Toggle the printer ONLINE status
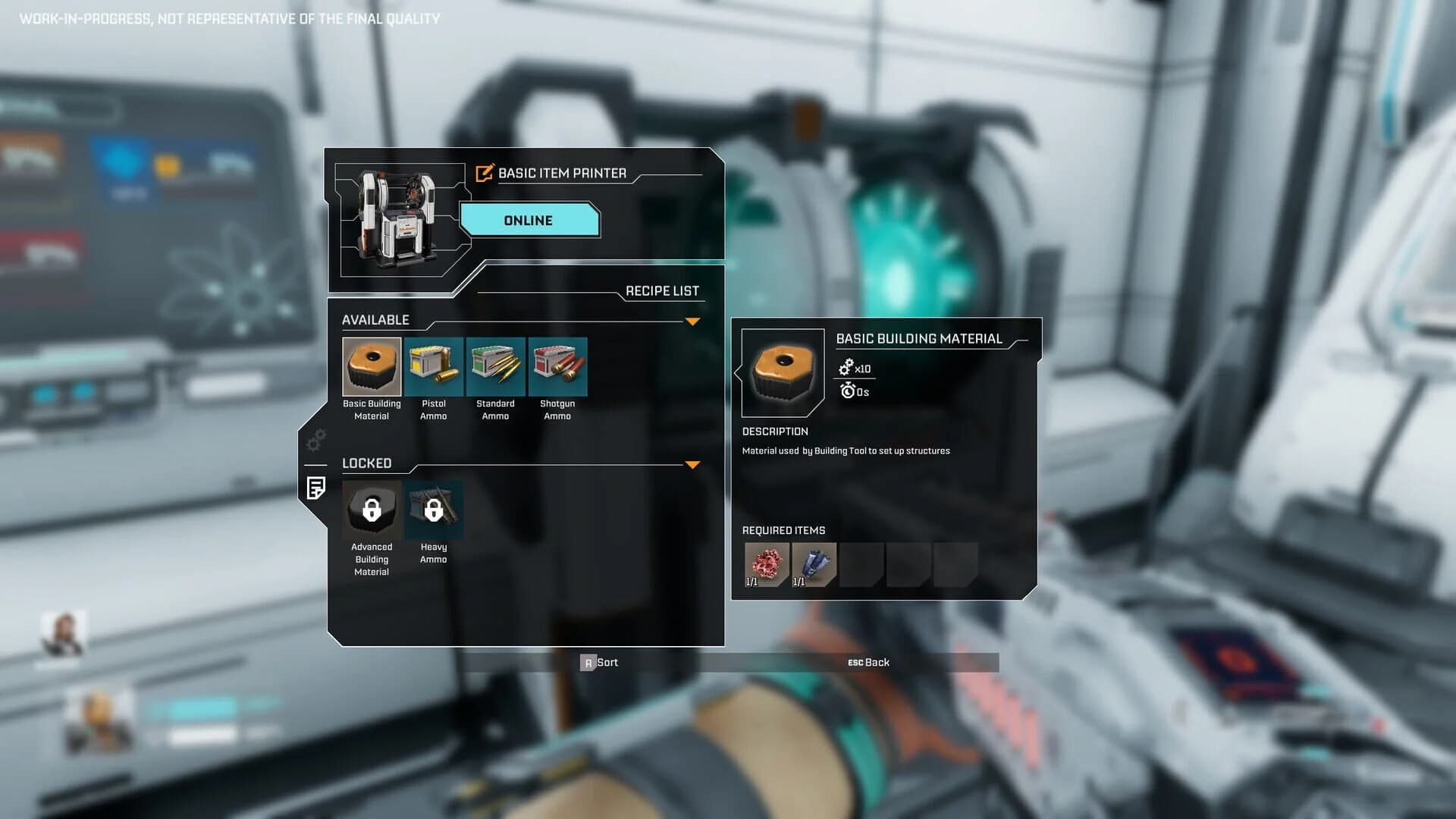1456x819 pixels. [x=529, y=220]
